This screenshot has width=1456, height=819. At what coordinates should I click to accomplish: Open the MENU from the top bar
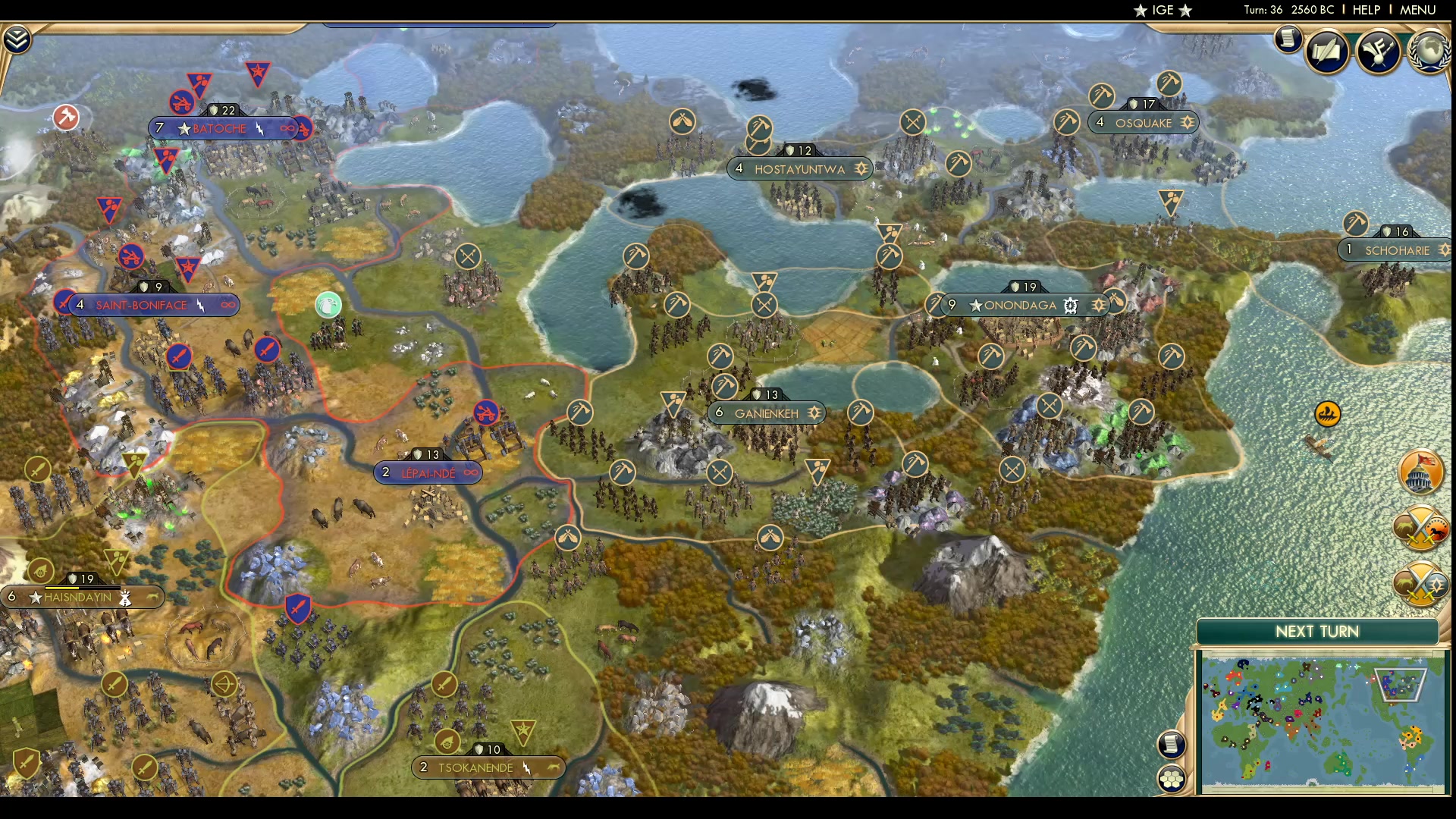[x=1417, y=10]
